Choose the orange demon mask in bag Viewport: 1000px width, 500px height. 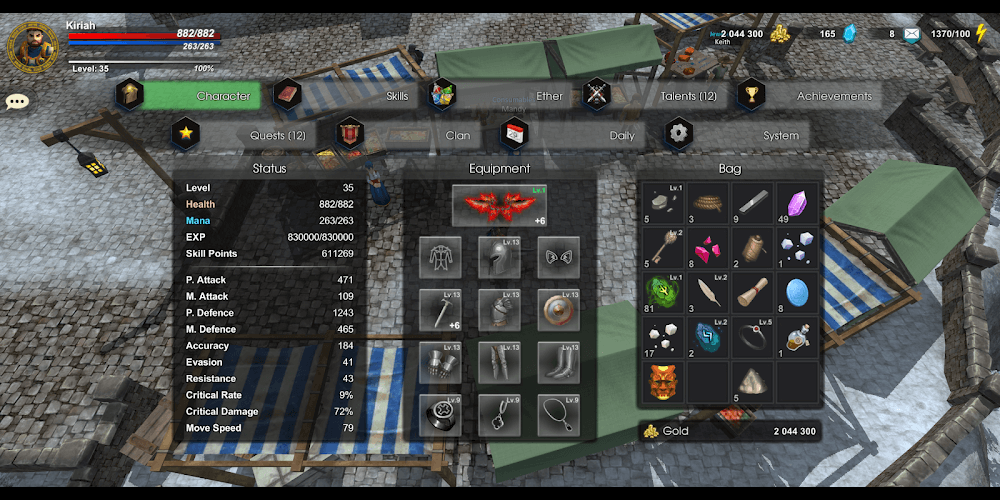661,383
